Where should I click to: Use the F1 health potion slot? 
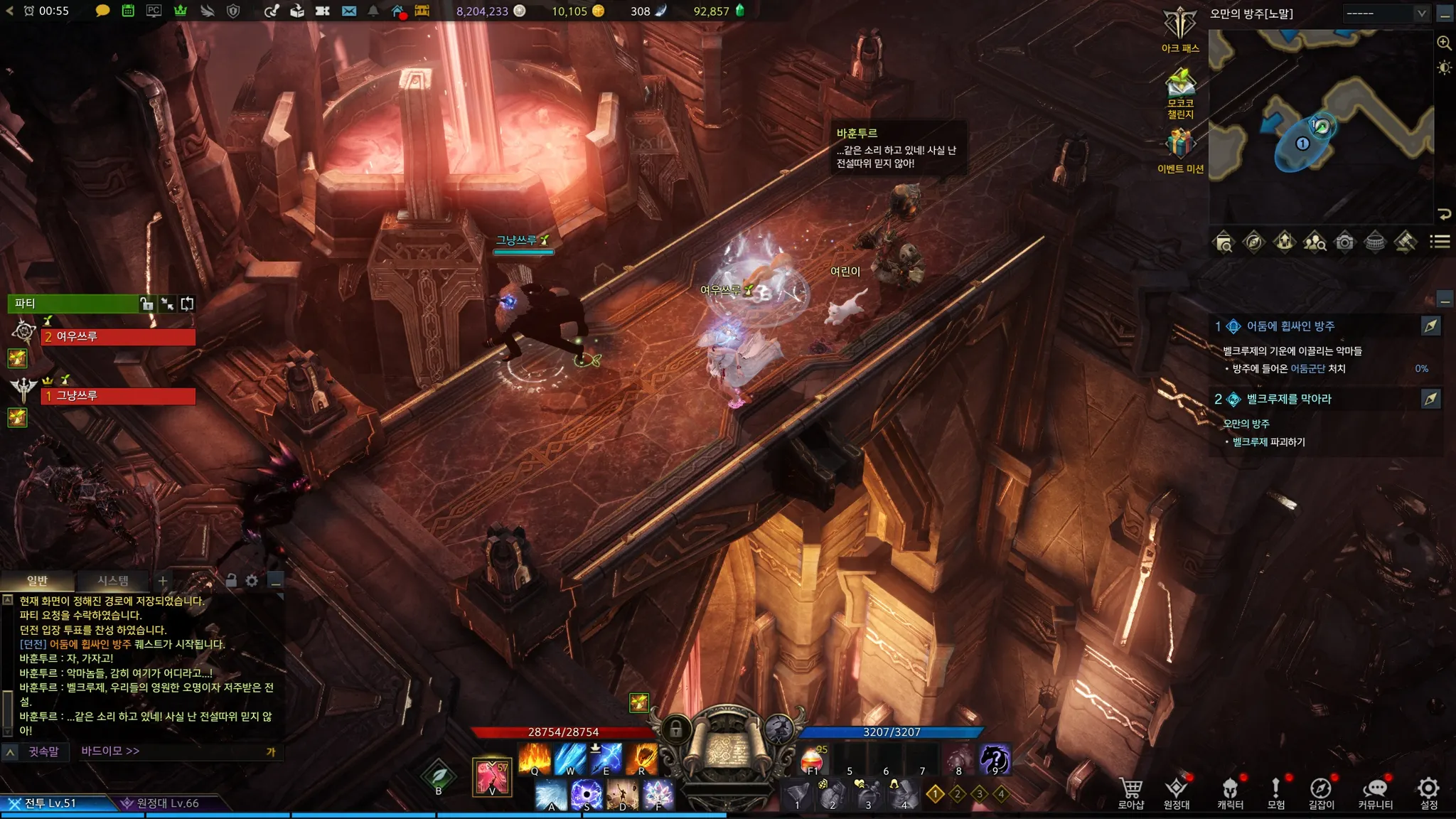click(813, 760)
